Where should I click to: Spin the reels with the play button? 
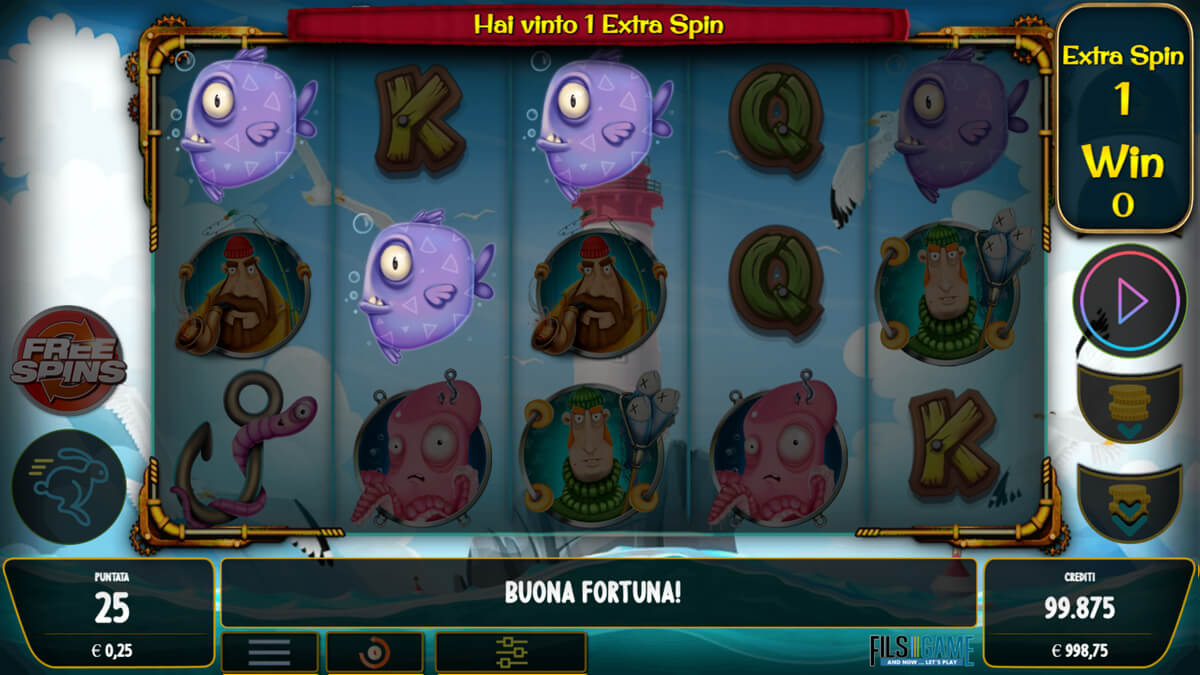pos(1127,300)
